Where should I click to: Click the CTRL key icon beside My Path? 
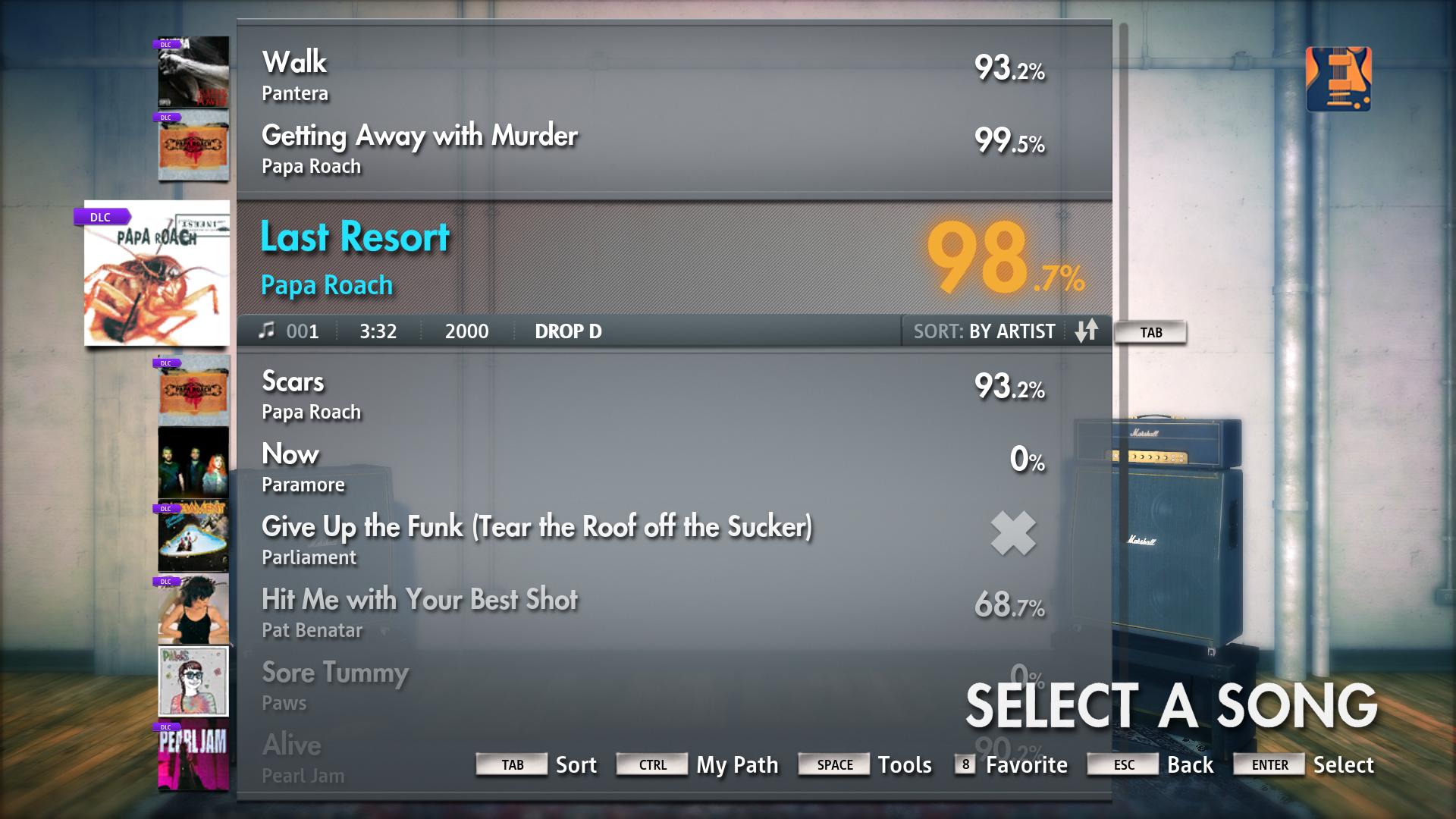[651, 765]
